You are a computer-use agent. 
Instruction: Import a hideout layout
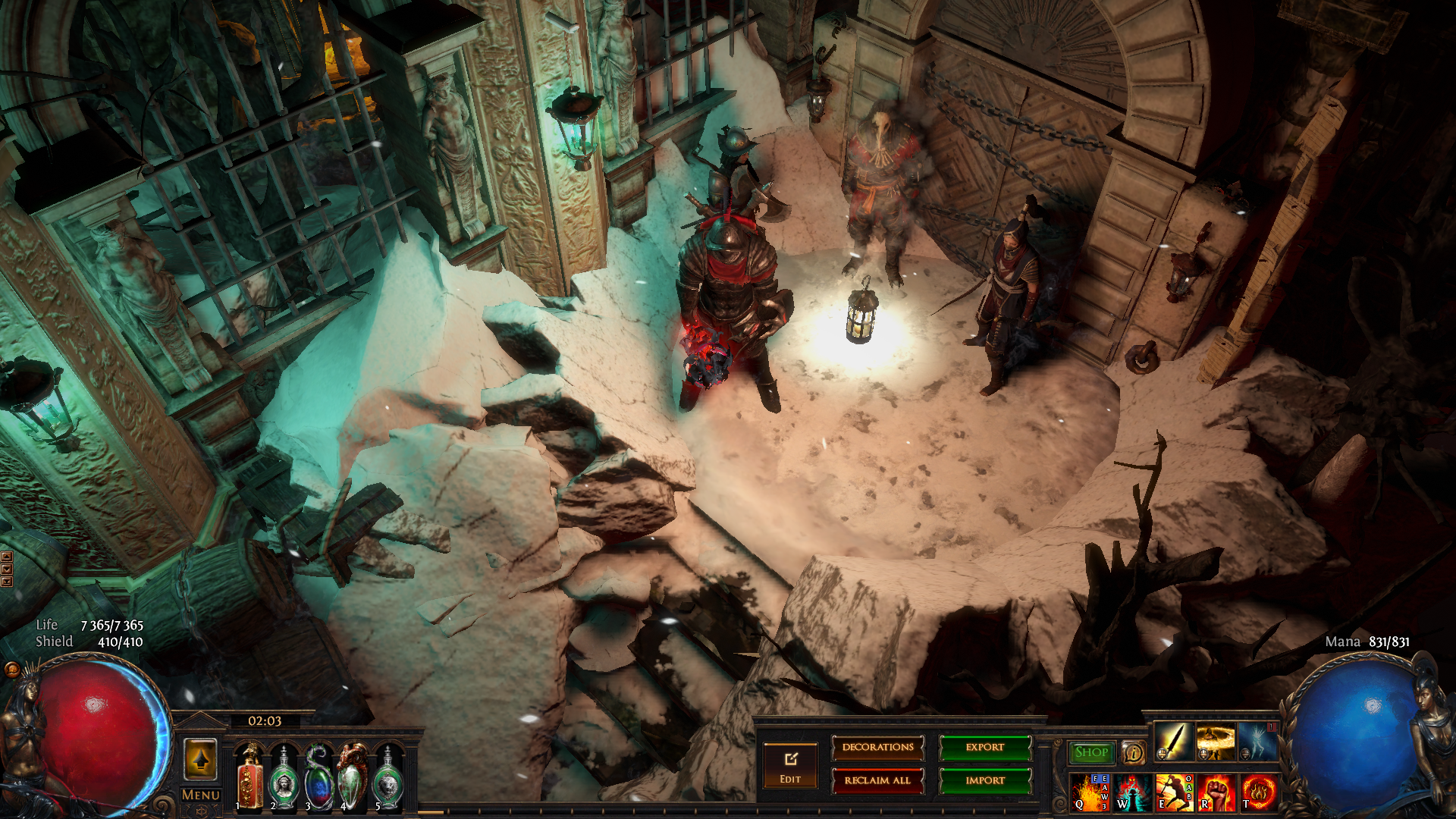tap(985, 780)
